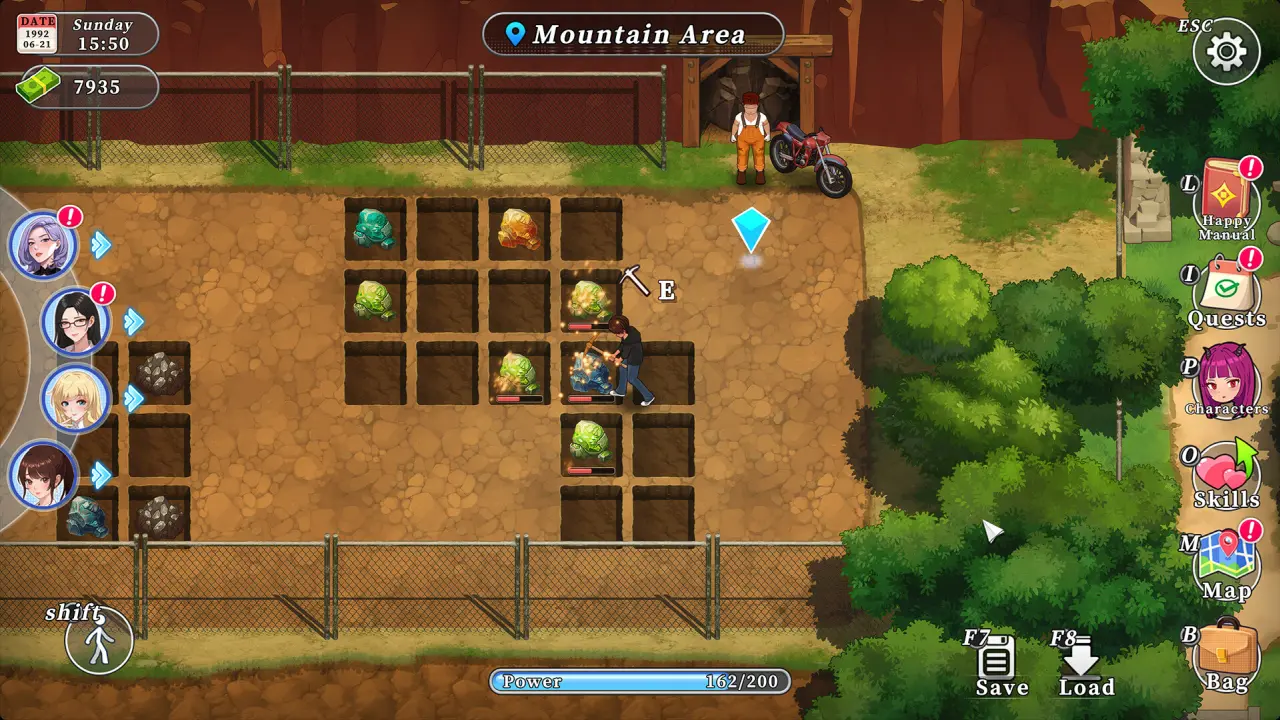The height and width of the screenshot is (720, 1280).
Task: Toggle walk mode with the shift icon
Action: click(98, 641)
